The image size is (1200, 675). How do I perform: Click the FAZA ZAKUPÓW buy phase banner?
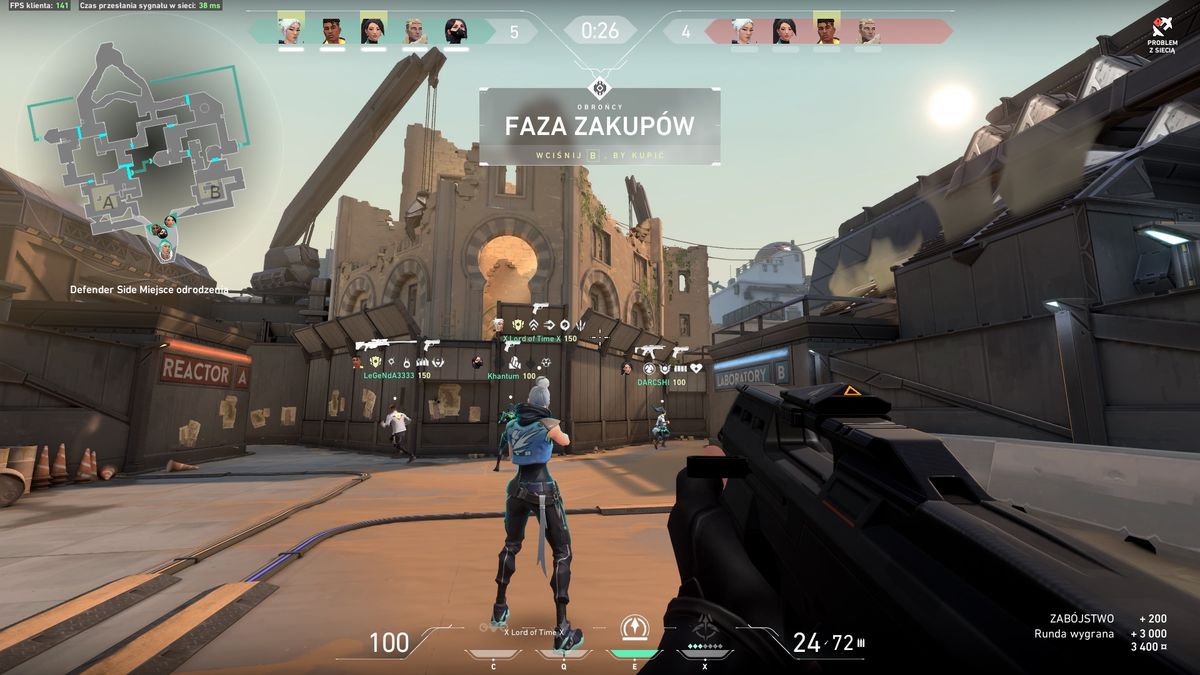pyautogui.click(x=599, y=126)
